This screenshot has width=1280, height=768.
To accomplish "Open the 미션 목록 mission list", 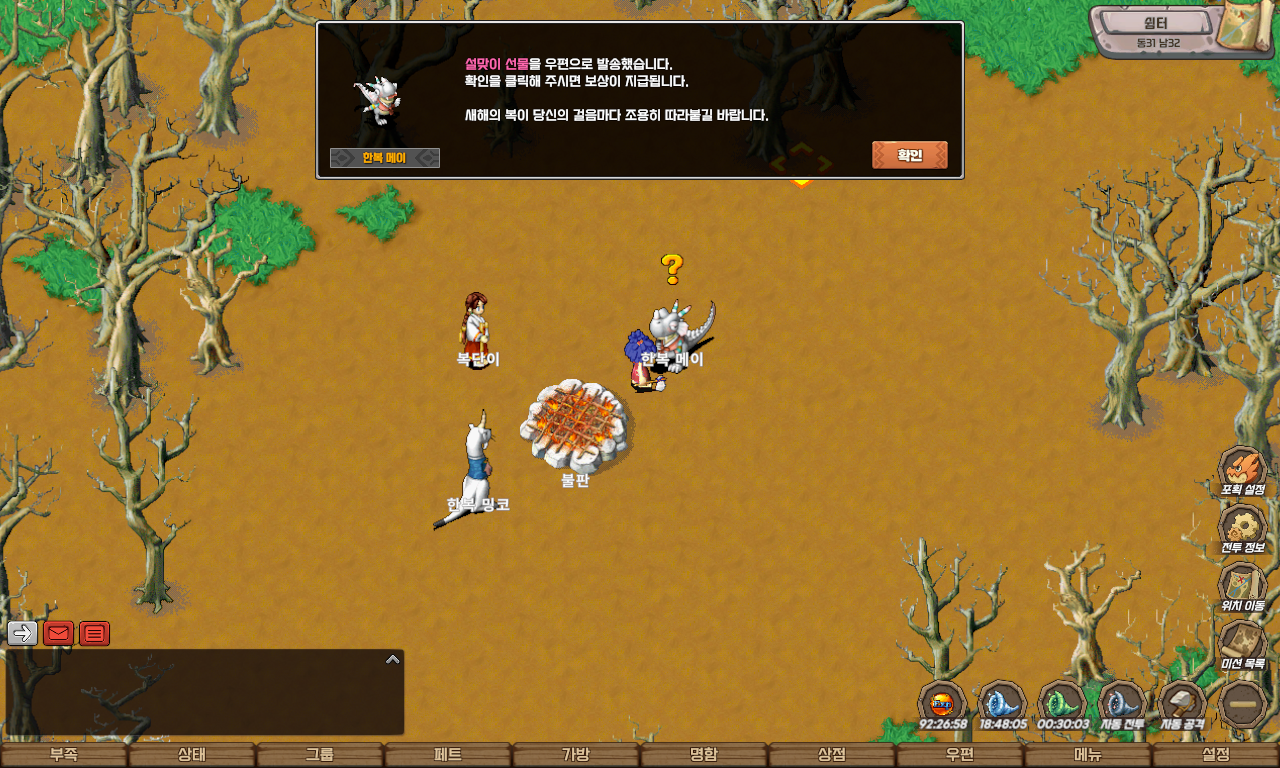I will pyautogui.click(x=1242, y=643).
